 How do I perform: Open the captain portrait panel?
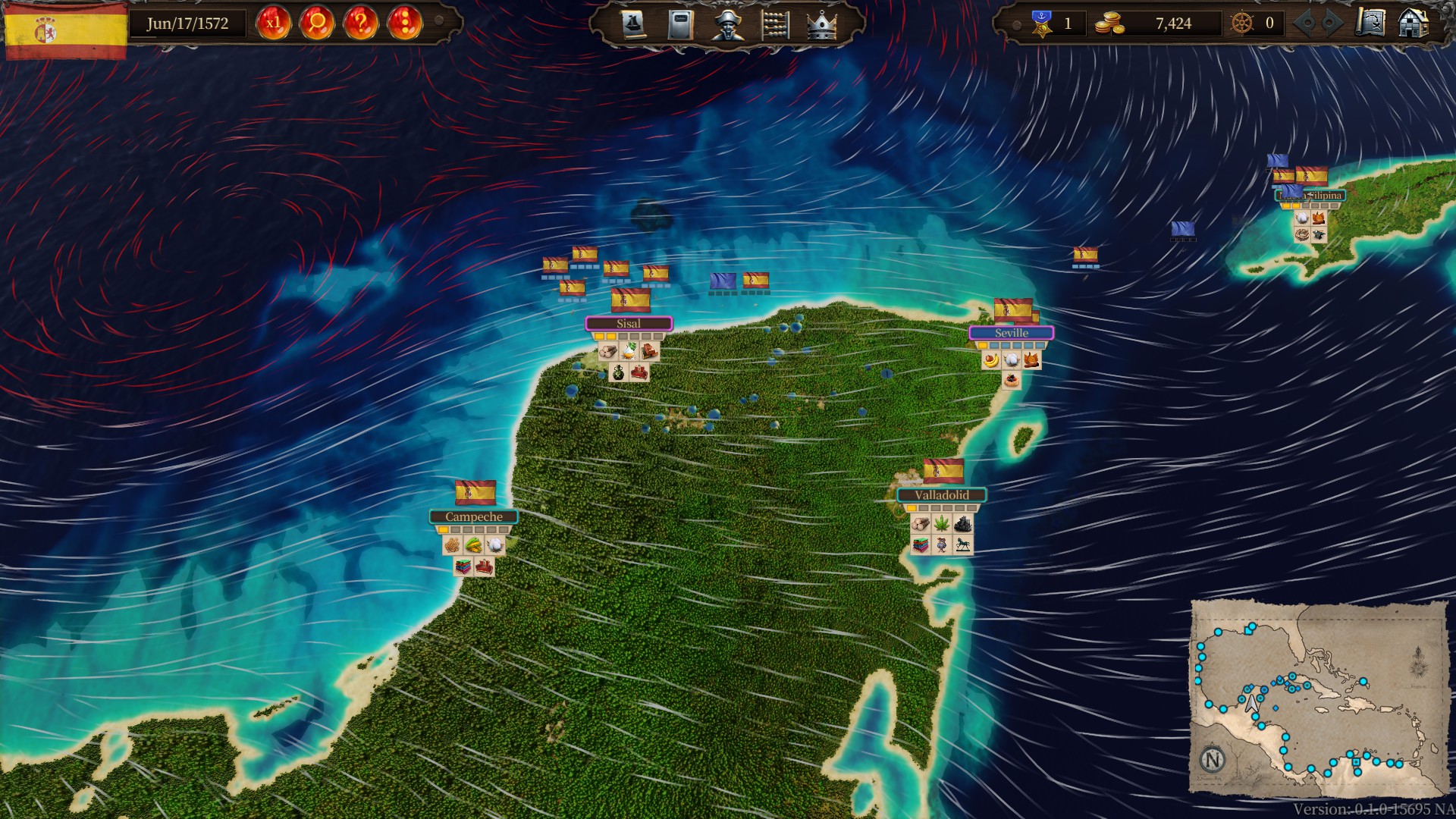click(x=727, y=24)
